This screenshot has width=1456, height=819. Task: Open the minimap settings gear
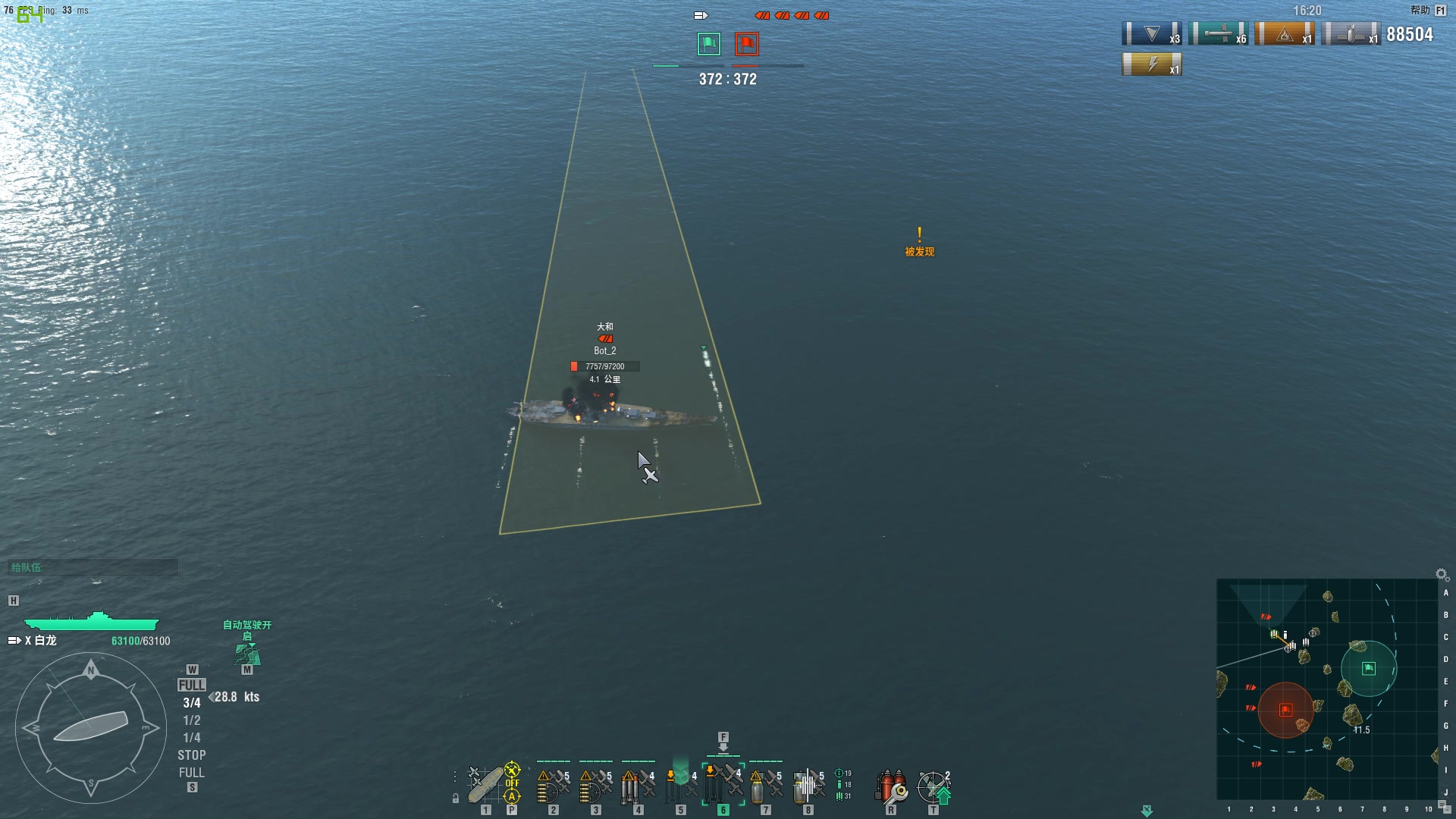(x=1442, y=574)
